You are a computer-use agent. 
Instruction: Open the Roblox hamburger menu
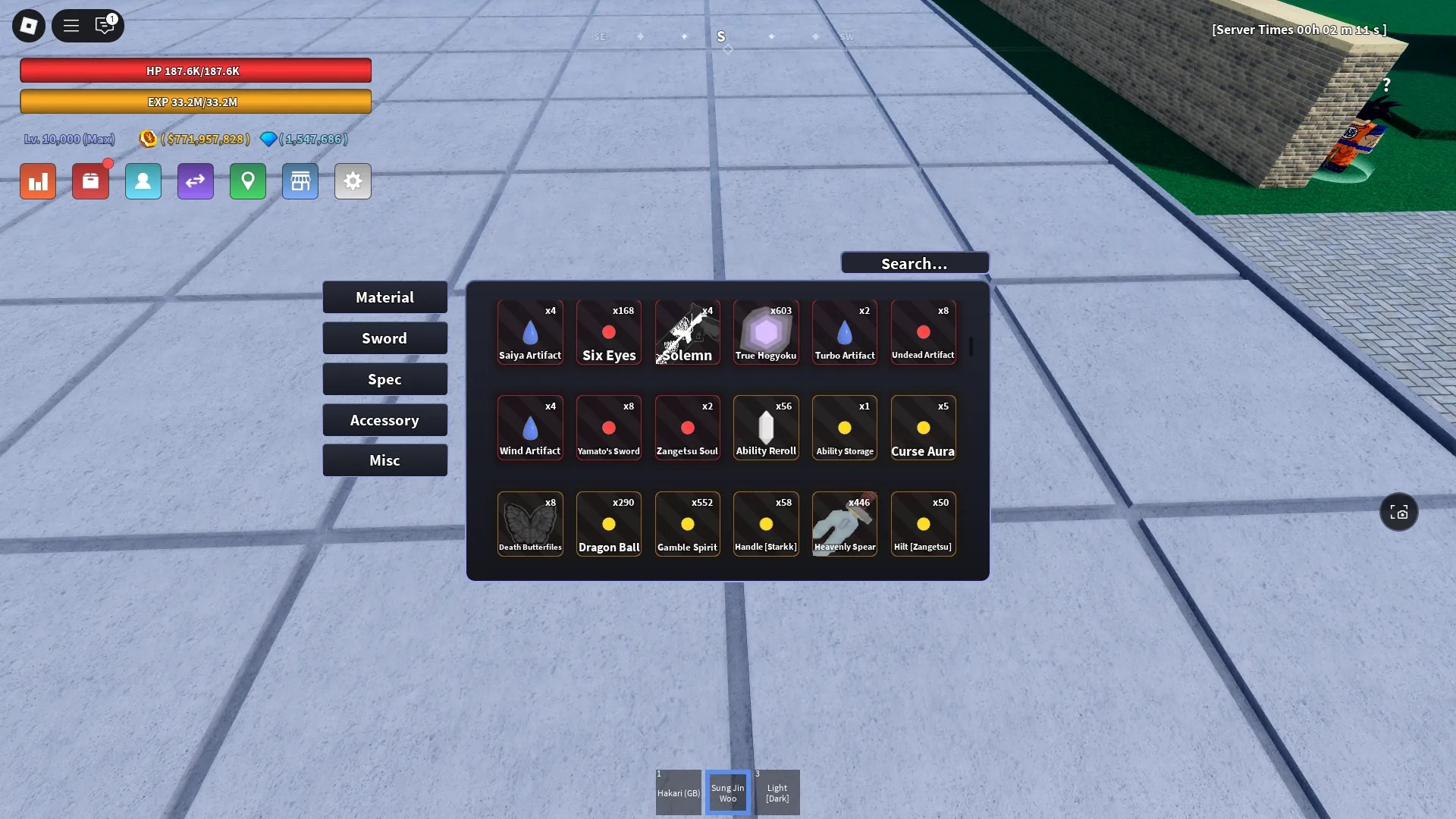tap(71, 25)
